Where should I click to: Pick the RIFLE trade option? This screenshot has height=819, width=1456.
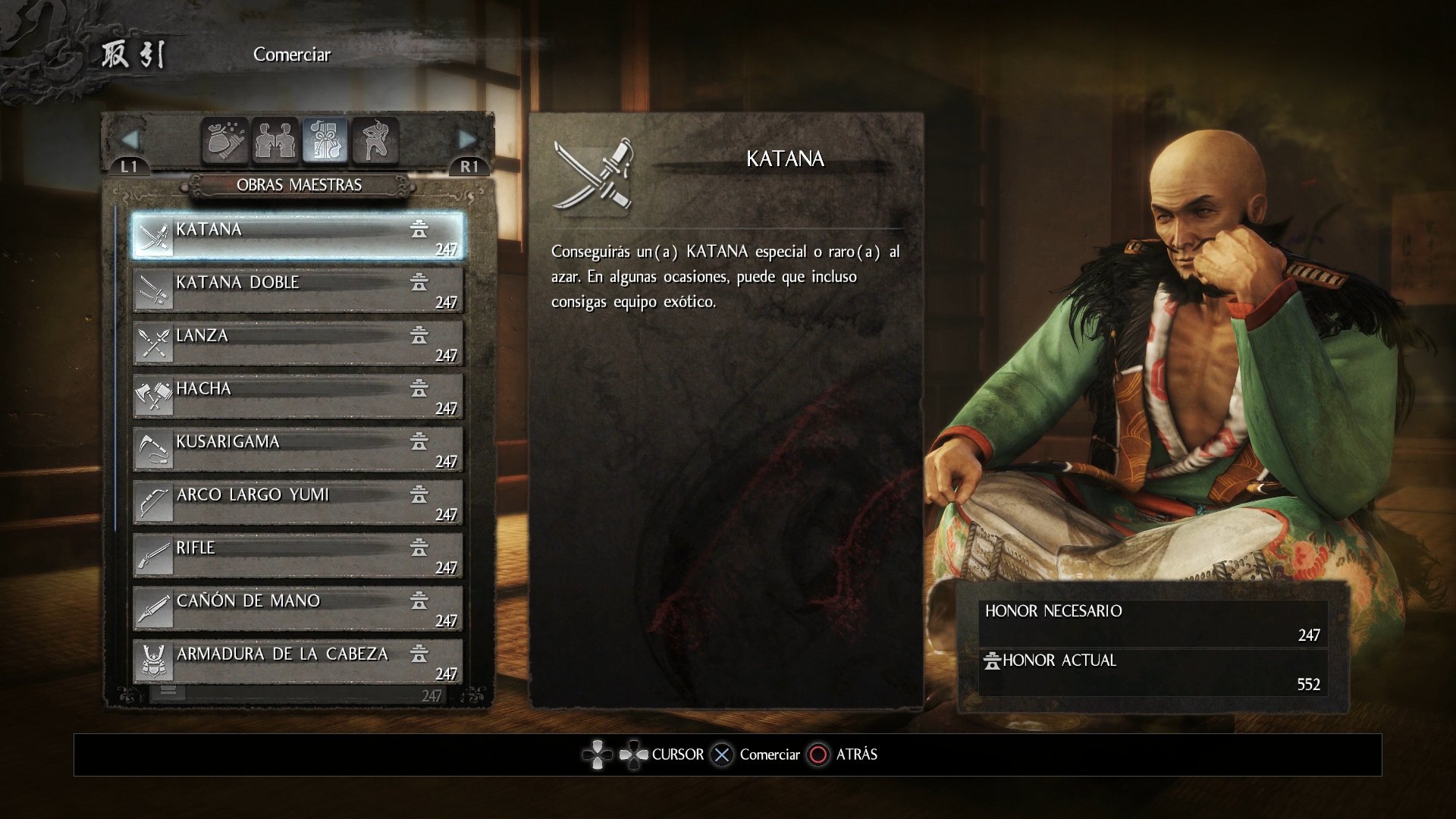point(297,555)
